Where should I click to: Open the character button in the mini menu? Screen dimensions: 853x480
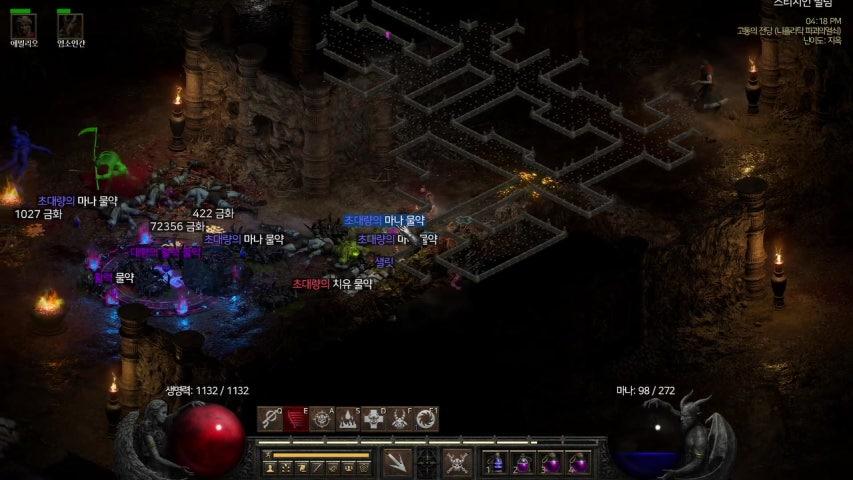pos(270,467)
